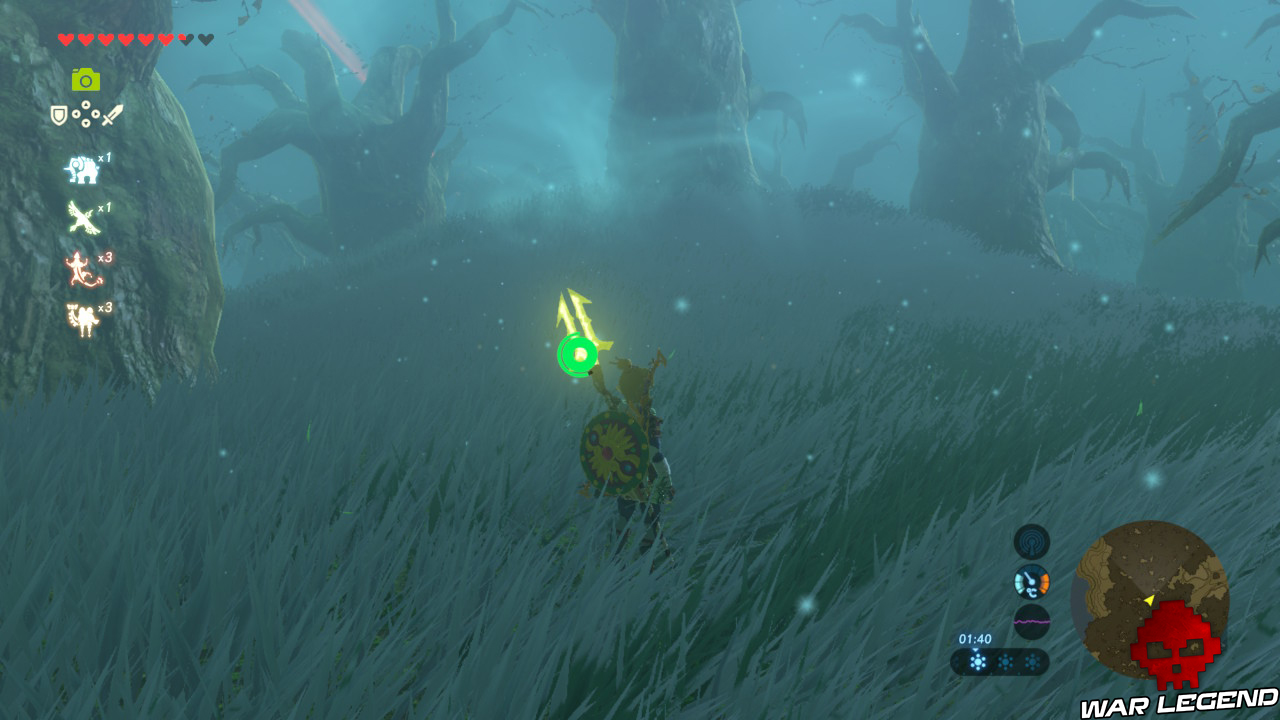1280x720 pixels.
Task: Click the pink noise meter indicator
Action: [1032, 619]
